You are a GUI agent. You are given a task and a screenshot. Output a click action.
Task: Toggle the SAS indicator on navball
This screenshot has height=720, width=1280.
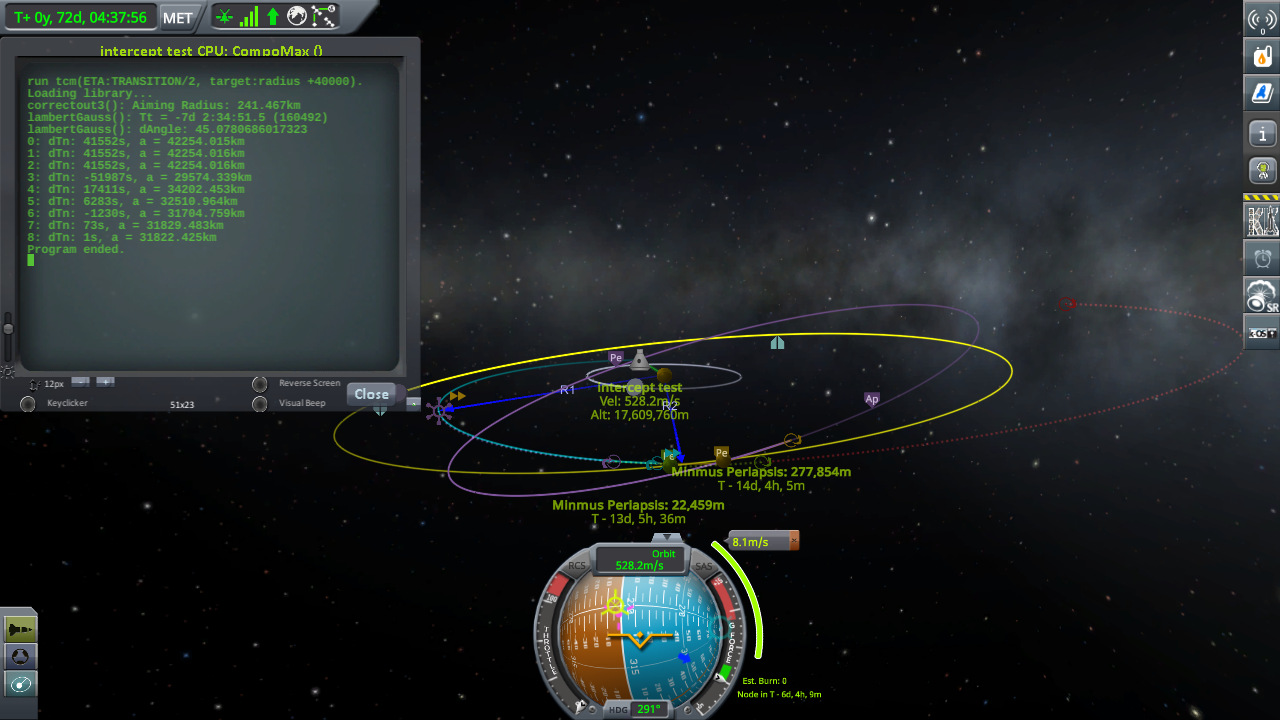[x=703, y=567]
